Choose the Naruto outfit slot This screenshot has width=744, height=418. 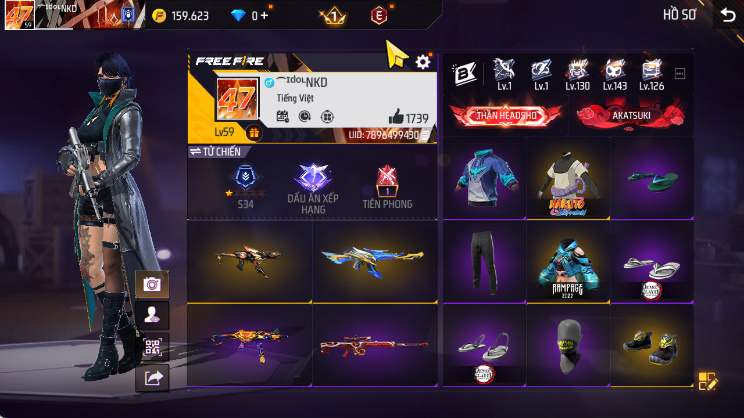click(567, 179)
